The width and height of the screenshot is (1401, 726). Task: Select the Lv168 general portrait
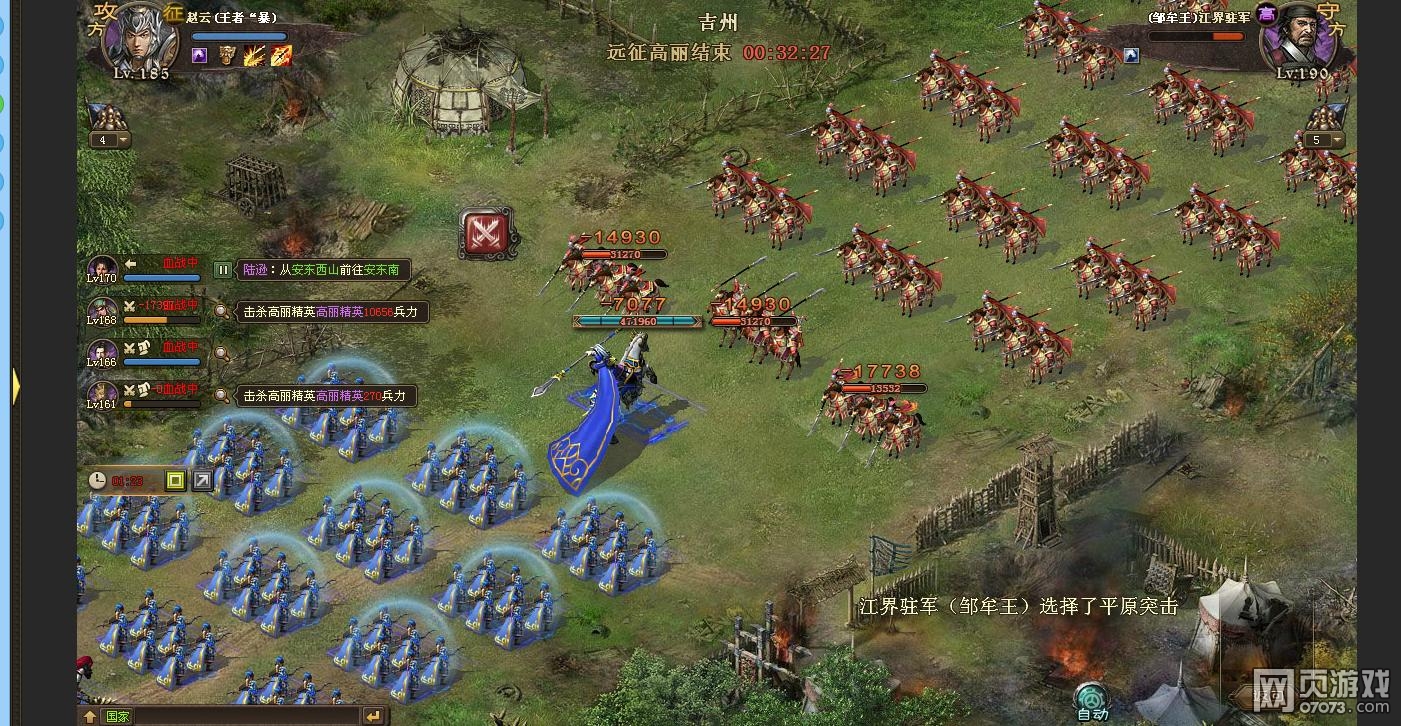[x=102, y=310]
